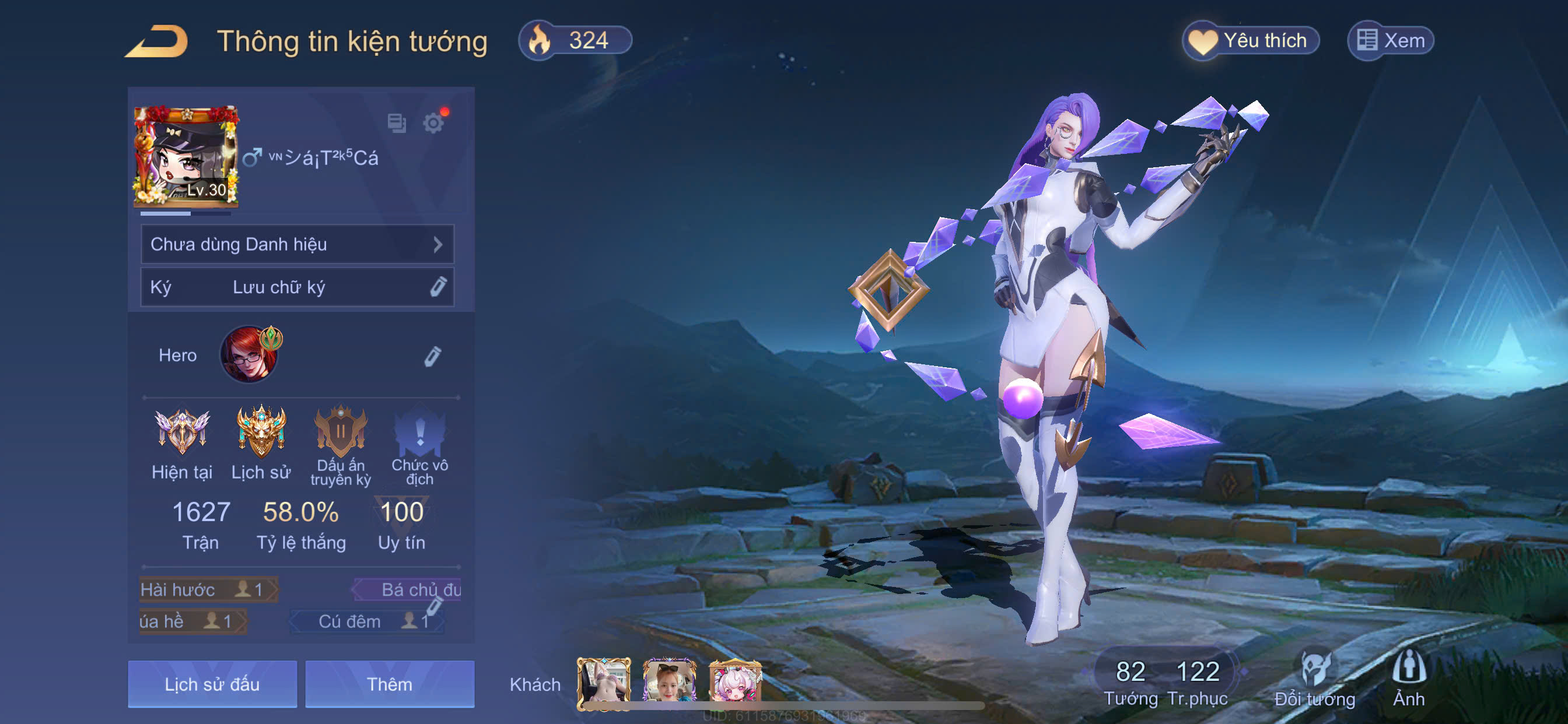Go back with the golden arrow button
This screenshot has width=1568, height=724.
pyautogui.click(x=157, y=42)
